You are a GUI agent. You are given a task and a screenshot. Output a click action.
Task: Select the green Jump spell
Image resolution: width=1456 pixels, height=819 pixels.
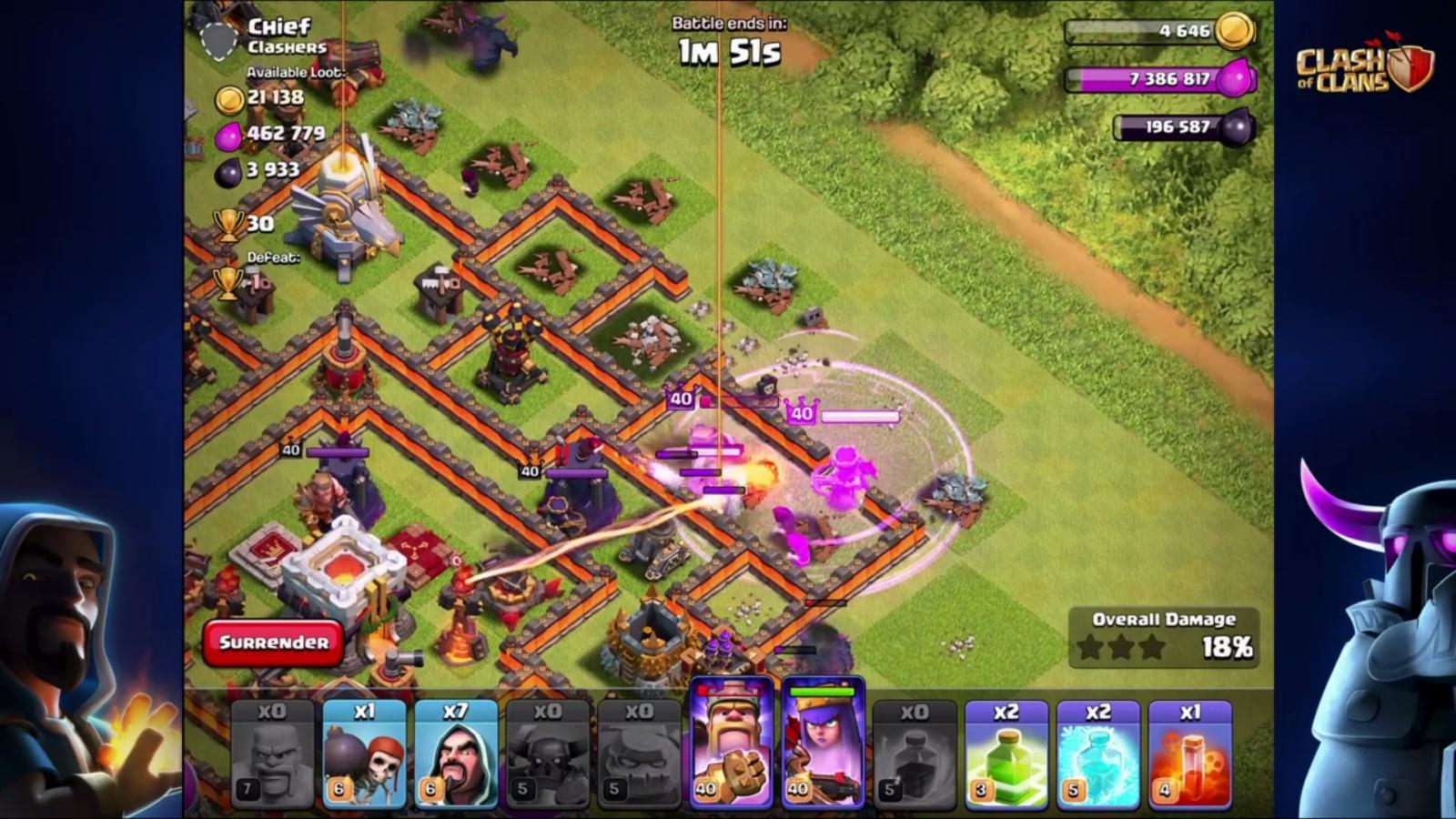coord(1006,753)
